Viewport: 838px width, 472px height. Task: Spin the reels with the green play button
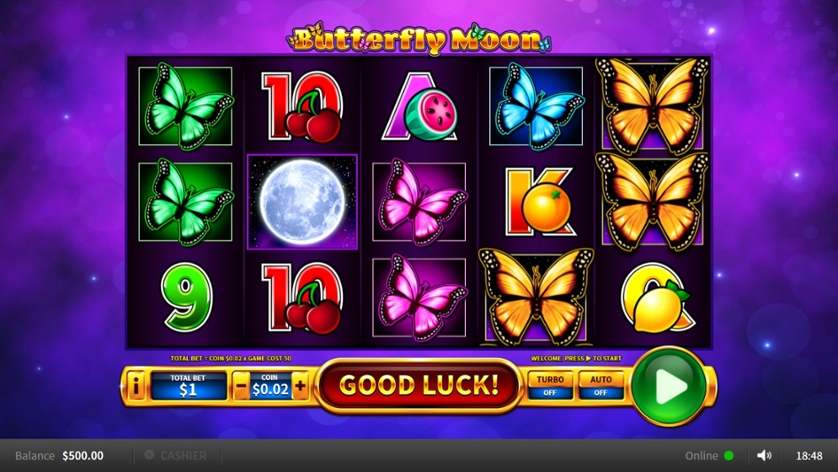[669, 385]
